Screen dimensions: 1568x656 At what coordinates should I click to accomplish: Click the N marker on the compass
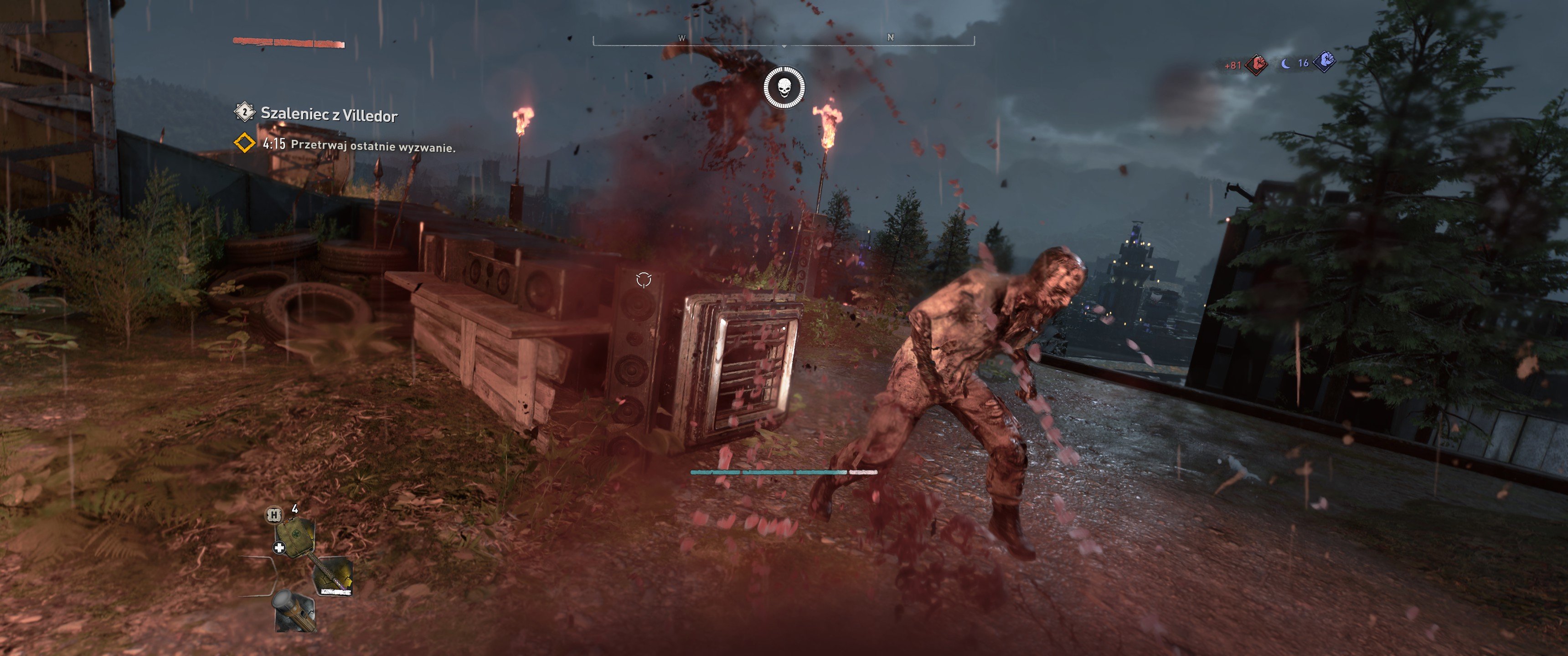pos(892,37)
